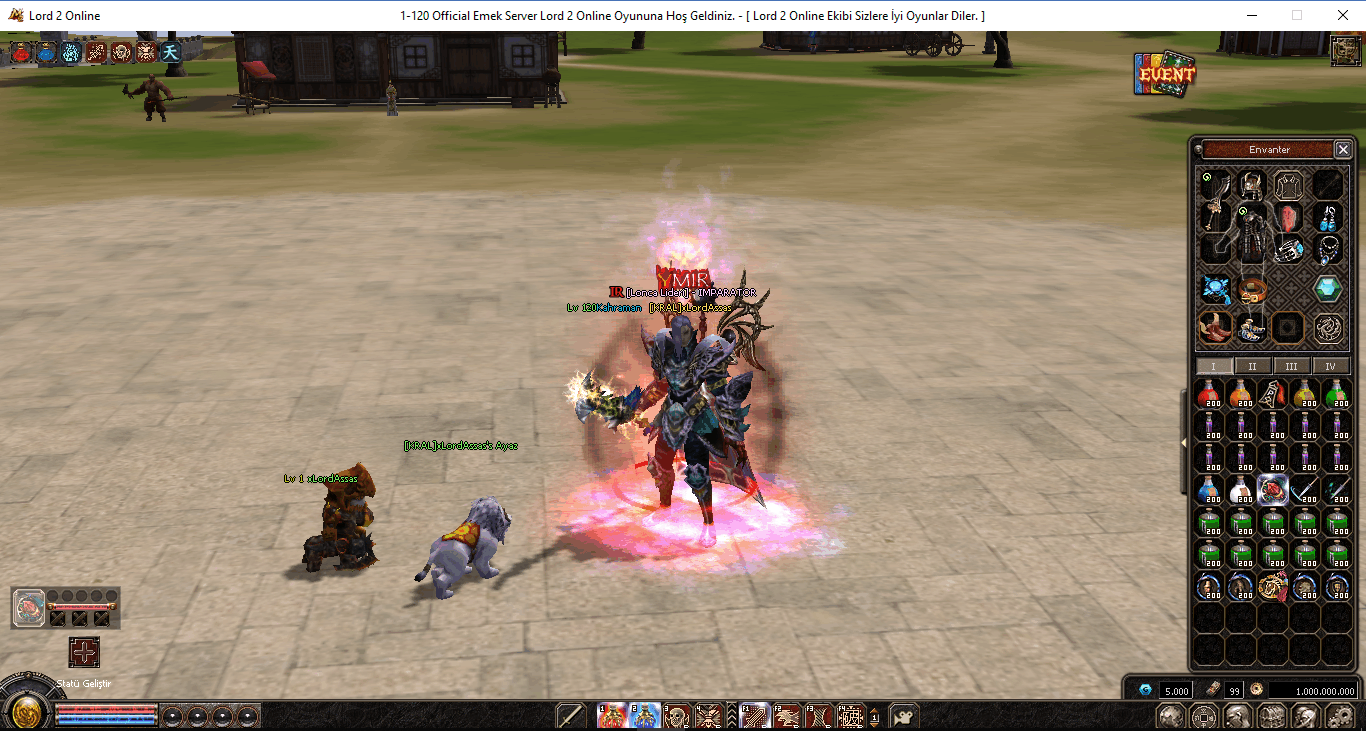This screenshot has width=1366, height=731.
Task: Open the world globe icon at the bottom-right
Action: [x=1170, y=716]
